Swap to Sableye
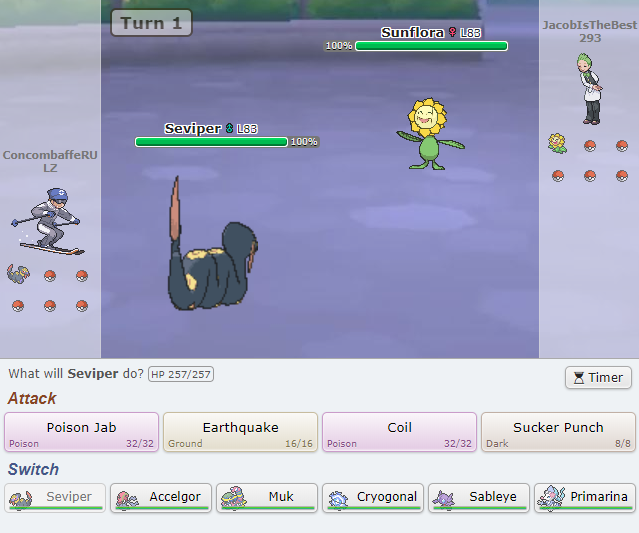This screenshot has width=639, height=533. 478,497
